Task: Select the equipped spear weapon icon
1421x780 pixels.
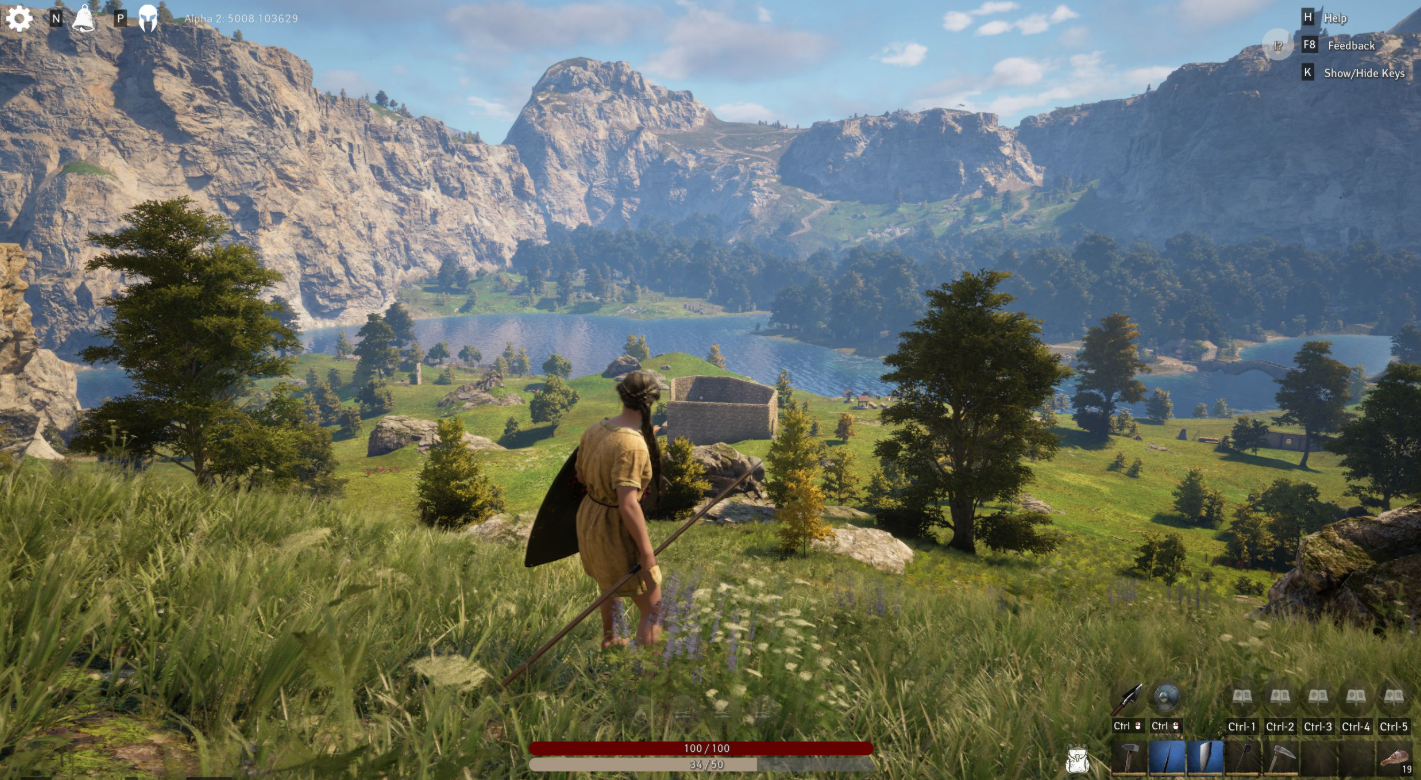Action: coord(1127,698)
